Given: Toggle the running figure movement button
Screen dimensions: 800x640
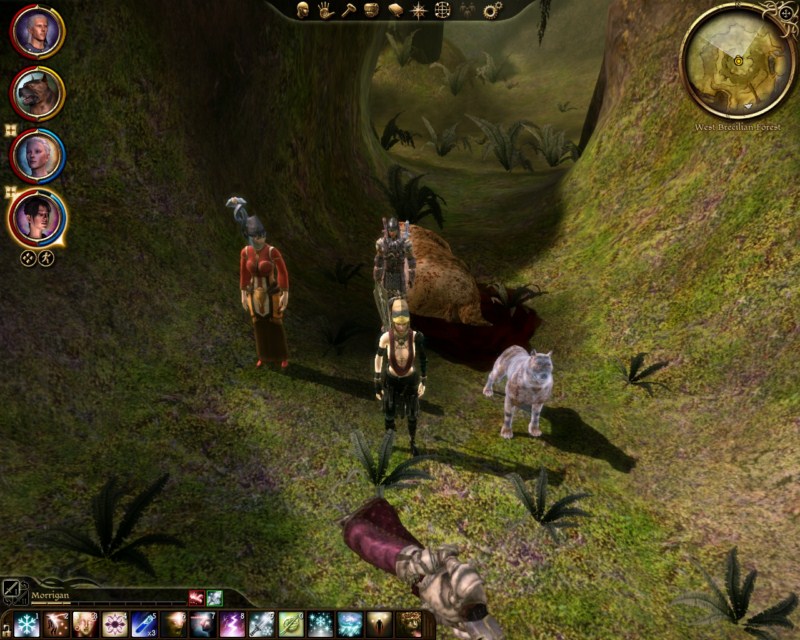Looking at the screenshot, I should point(46,258).
